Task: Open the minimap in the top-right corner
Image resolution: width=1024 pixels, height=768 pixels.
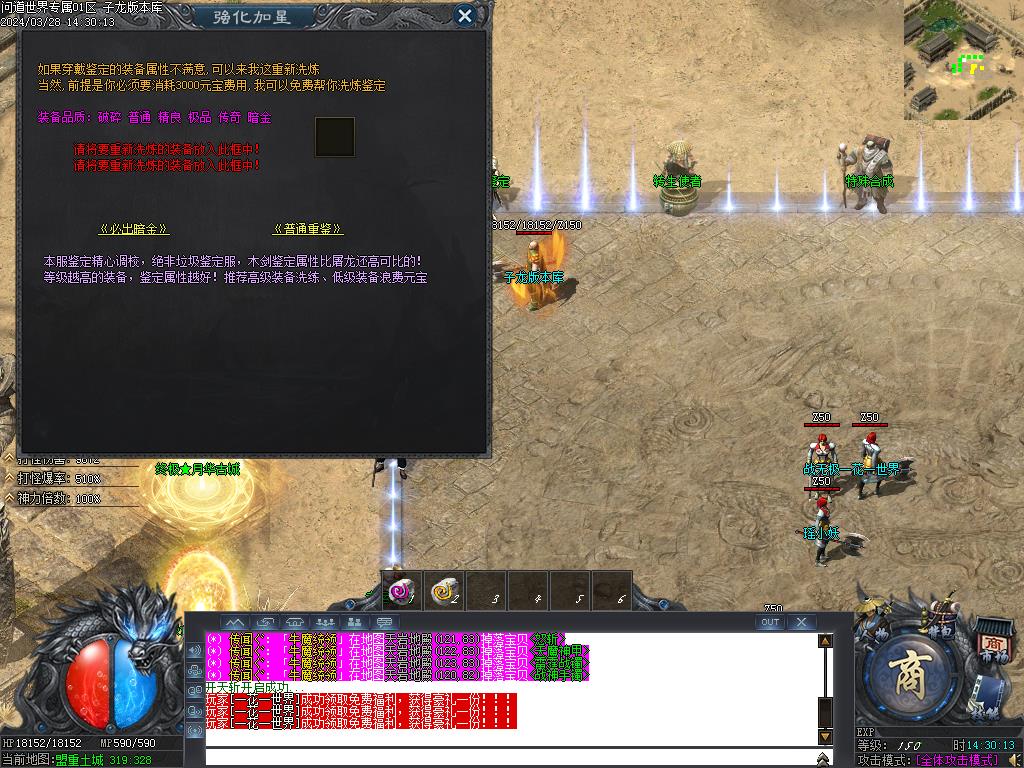Action: [x=964, y=60]
